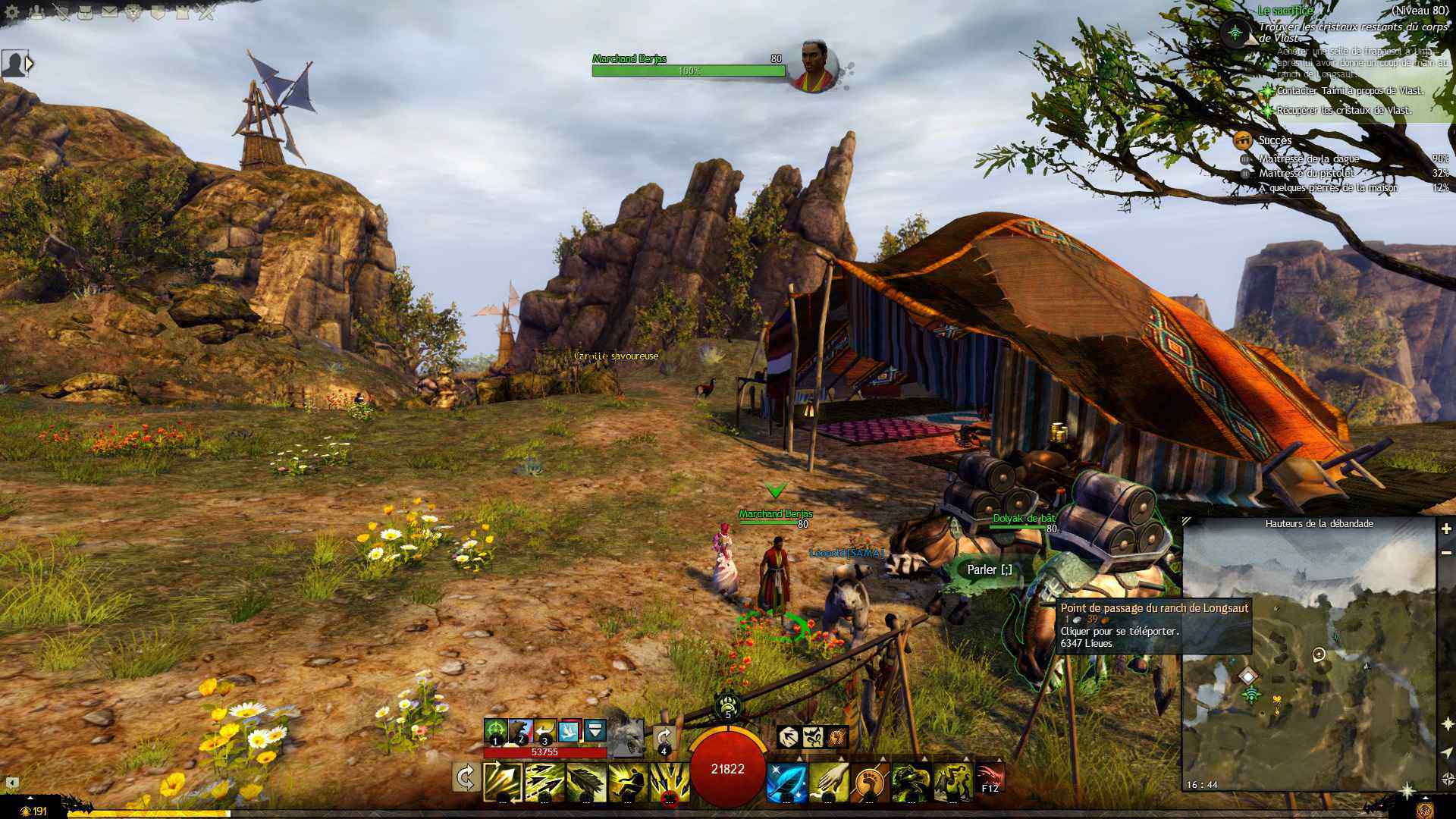Select Marchand Berjas target portrait
The image size is (1456, 819).
click(x=813, y=65)
